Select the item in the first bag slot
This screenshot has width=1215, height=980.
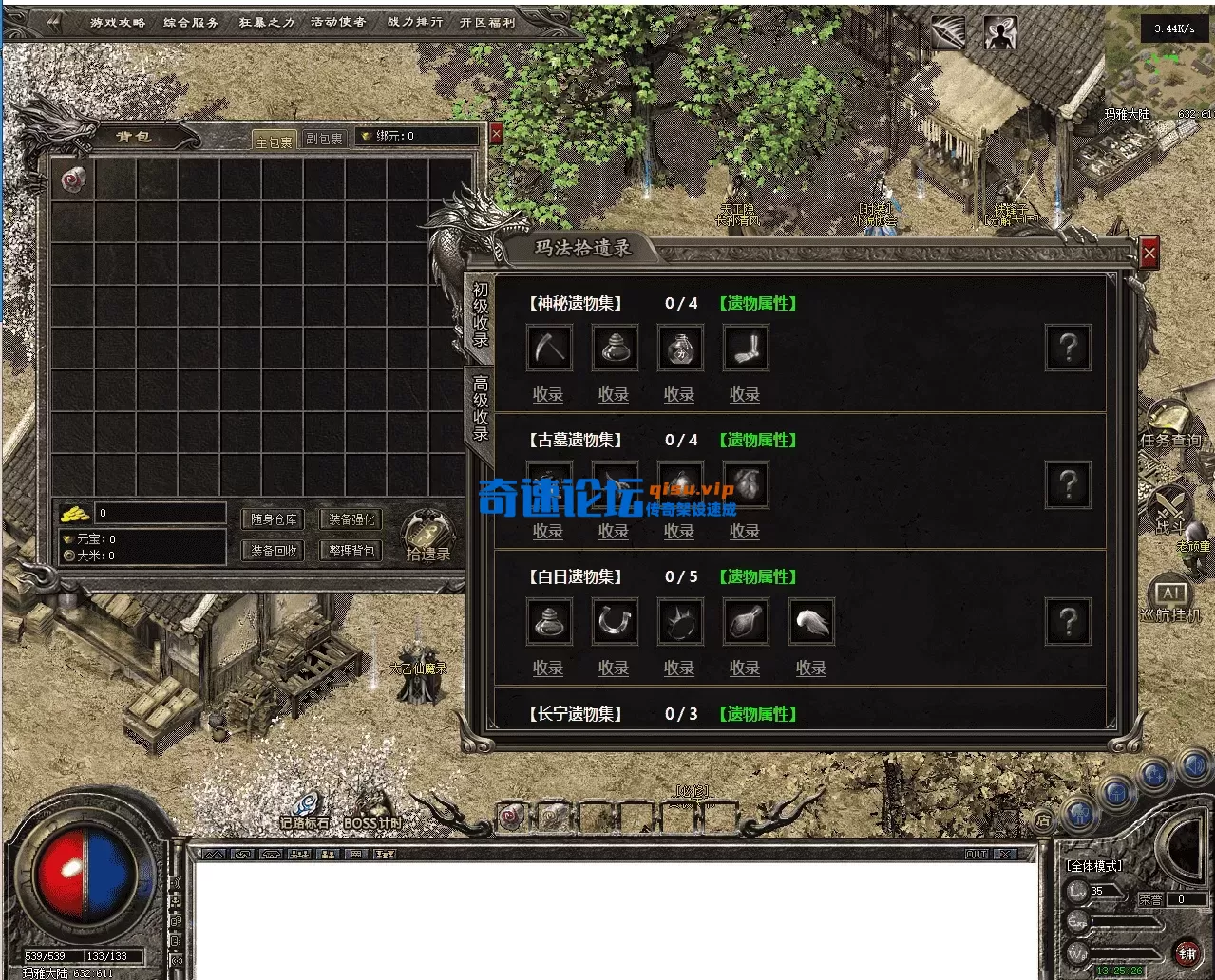(x=72, y=179)
